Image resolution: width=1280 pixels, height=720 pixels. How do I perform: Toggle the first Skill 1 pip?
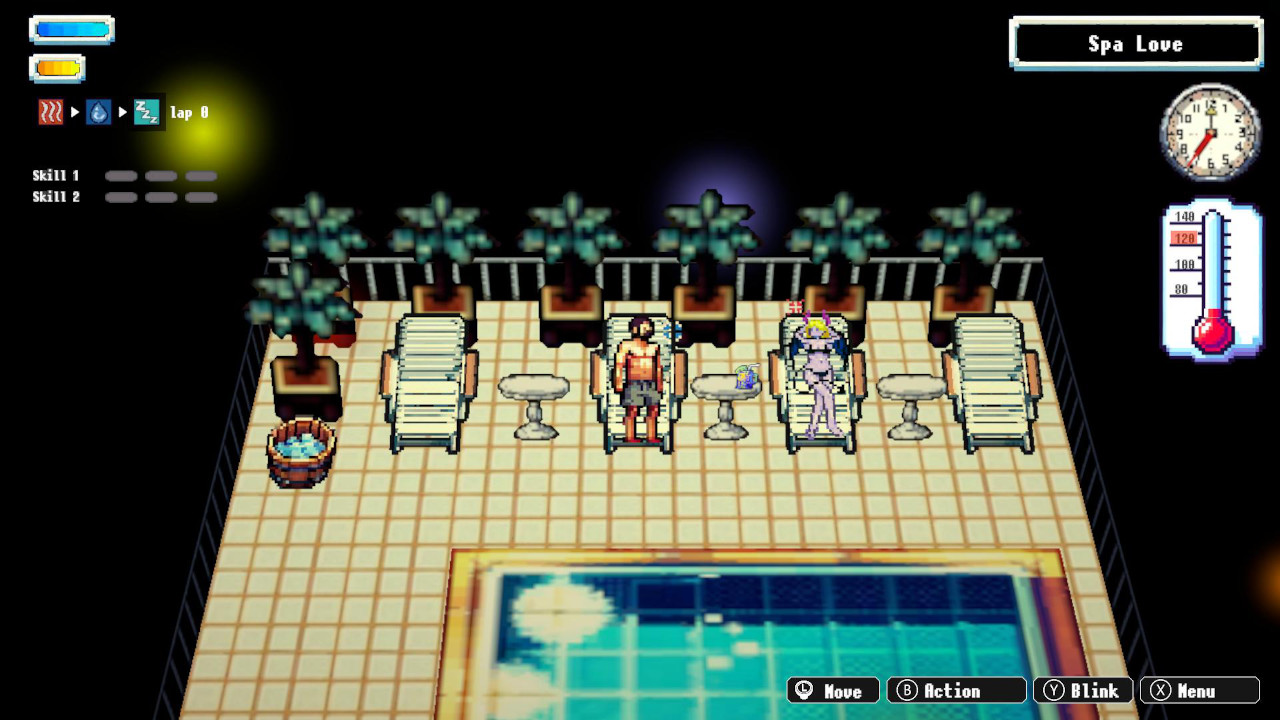pyautogui.click(x=121, y=175)
